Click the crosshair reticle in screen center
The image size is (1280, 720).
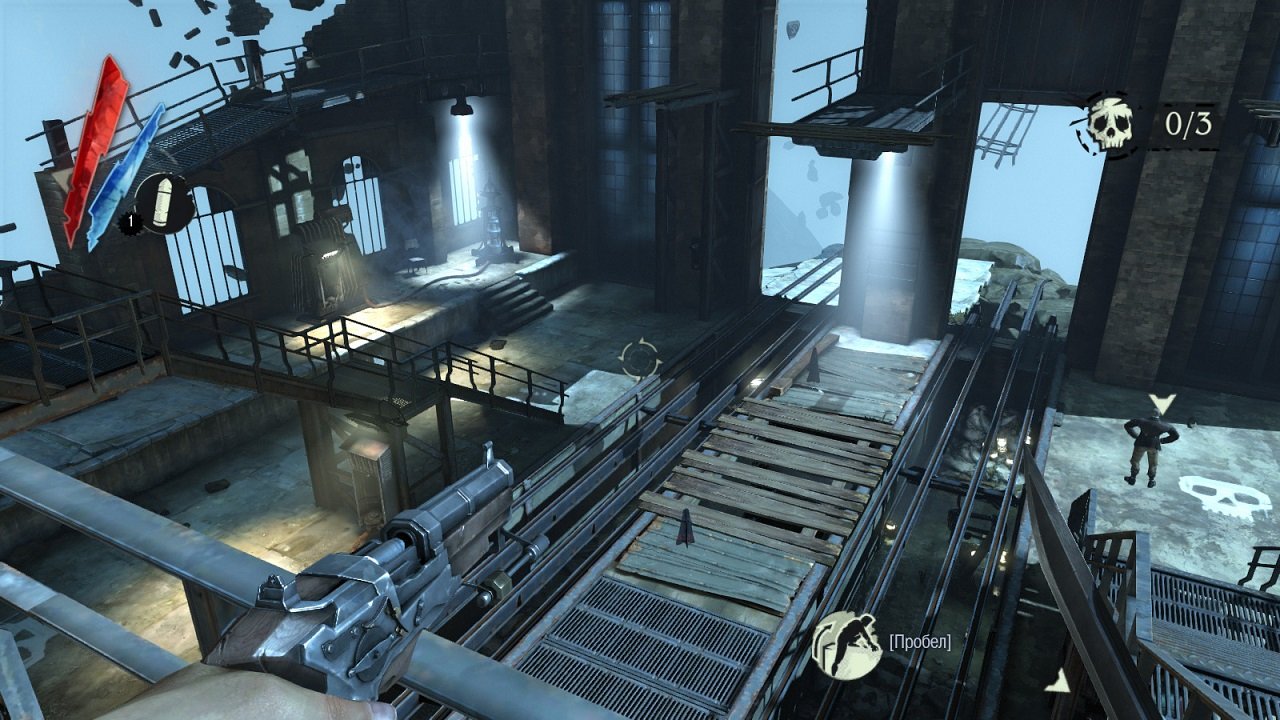coord(640,360)
